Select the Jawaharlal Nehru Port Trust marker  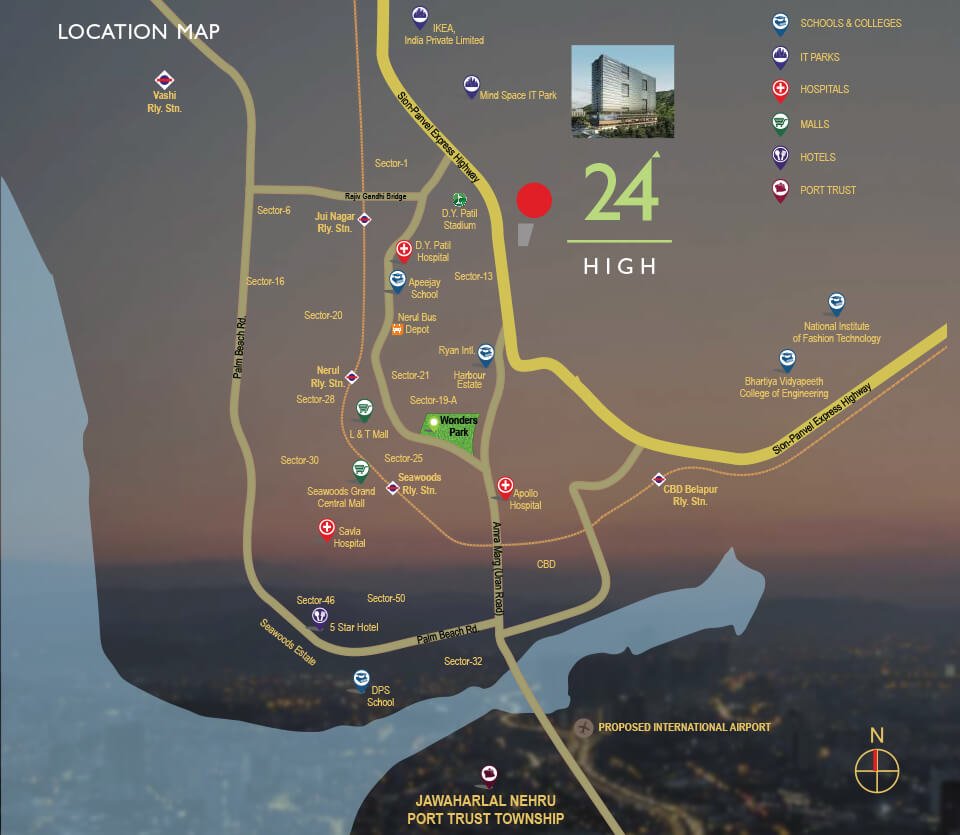tap(488, 775)
